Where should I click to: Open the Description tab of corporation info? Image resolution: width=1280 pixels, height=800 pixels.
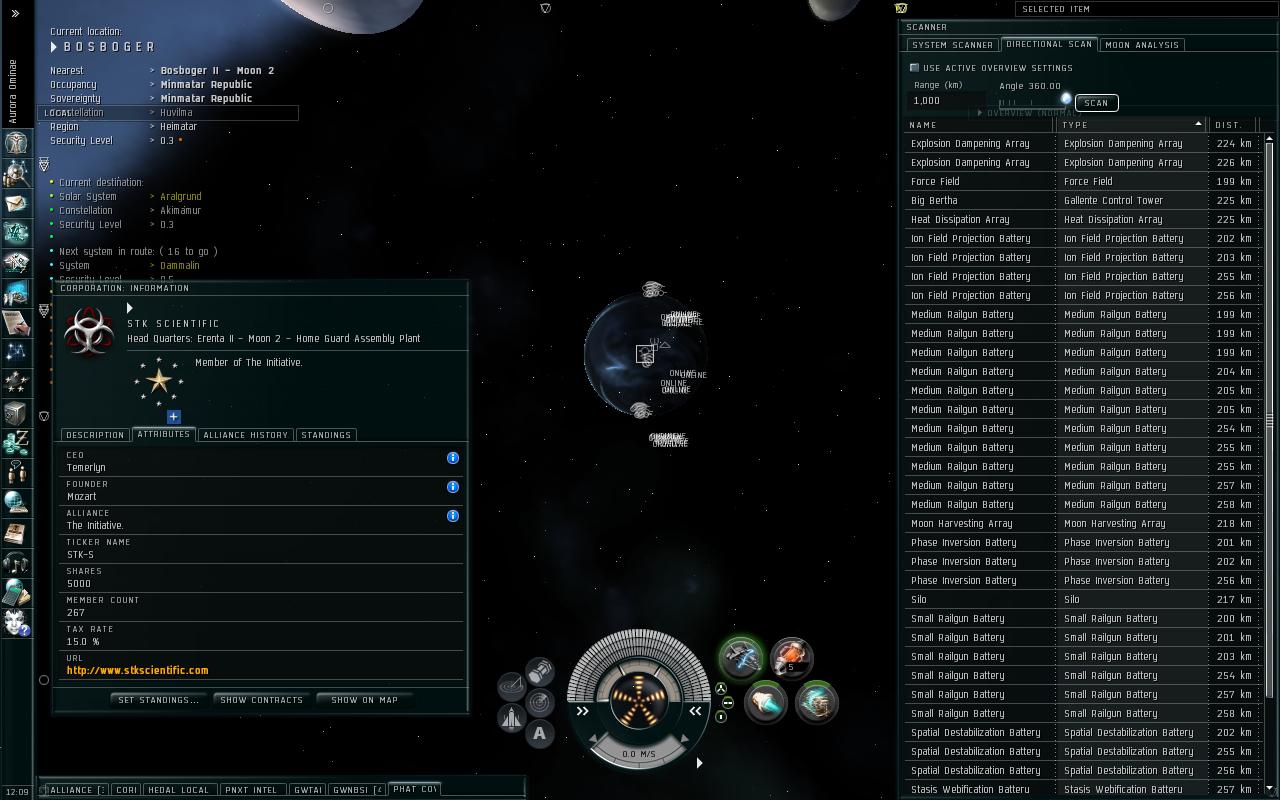pos(95,435)
